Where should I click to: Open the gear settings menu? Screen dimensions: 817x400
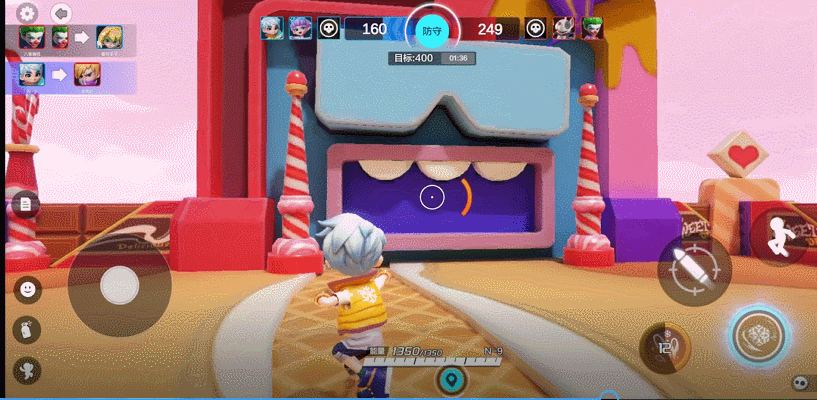click(x=27, y=14)
